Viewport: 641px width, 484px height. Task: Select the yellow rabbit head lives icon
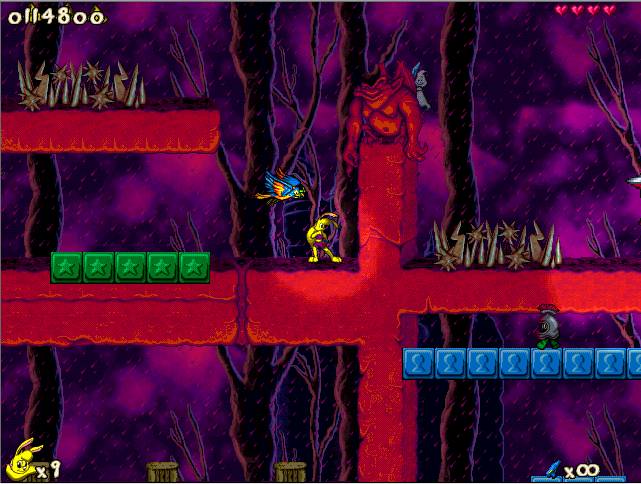pos(19,460)
